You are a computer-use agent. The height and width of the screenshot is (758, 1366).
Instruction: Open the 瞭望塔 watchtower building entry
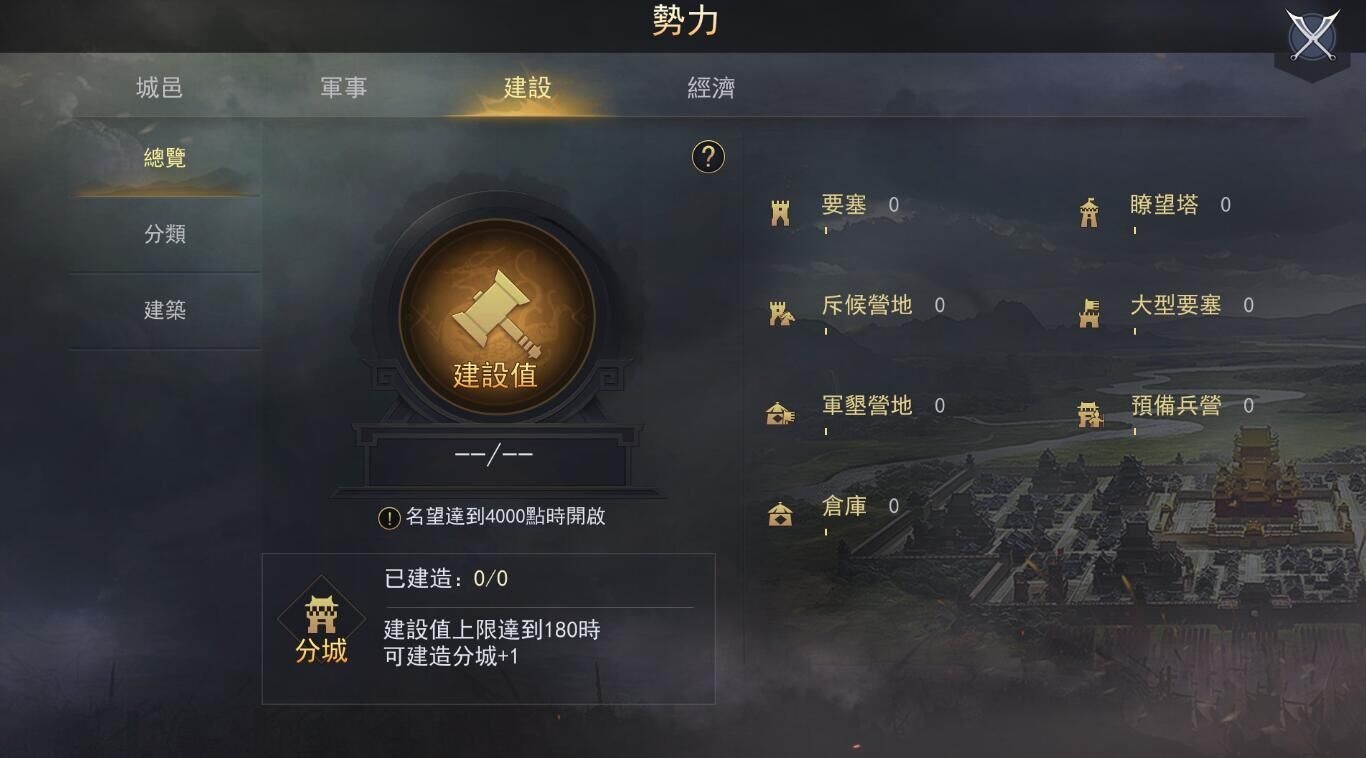1089,207
